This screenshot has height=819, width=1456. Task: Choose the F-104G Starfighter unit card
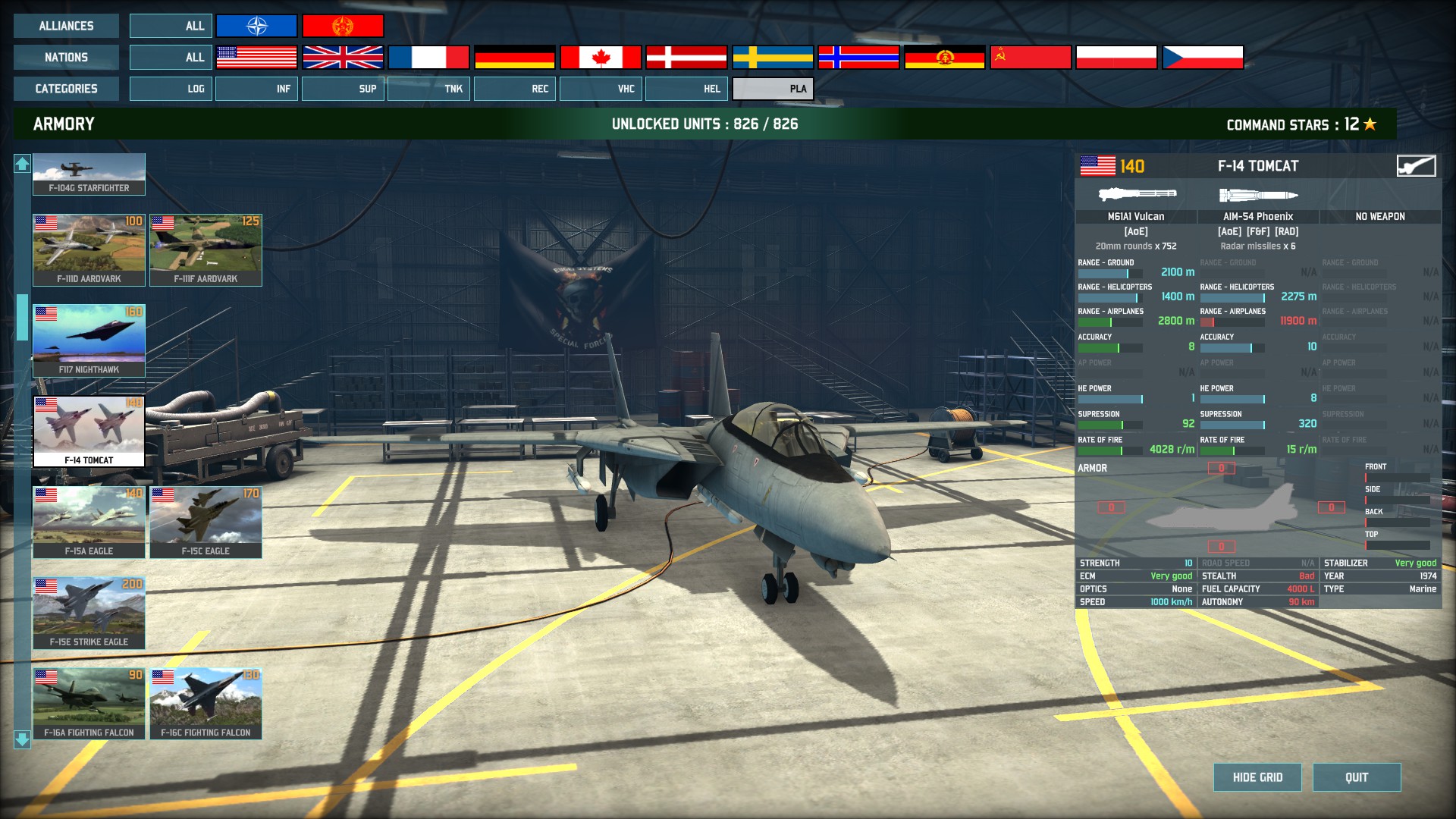[x=89, y=174]
